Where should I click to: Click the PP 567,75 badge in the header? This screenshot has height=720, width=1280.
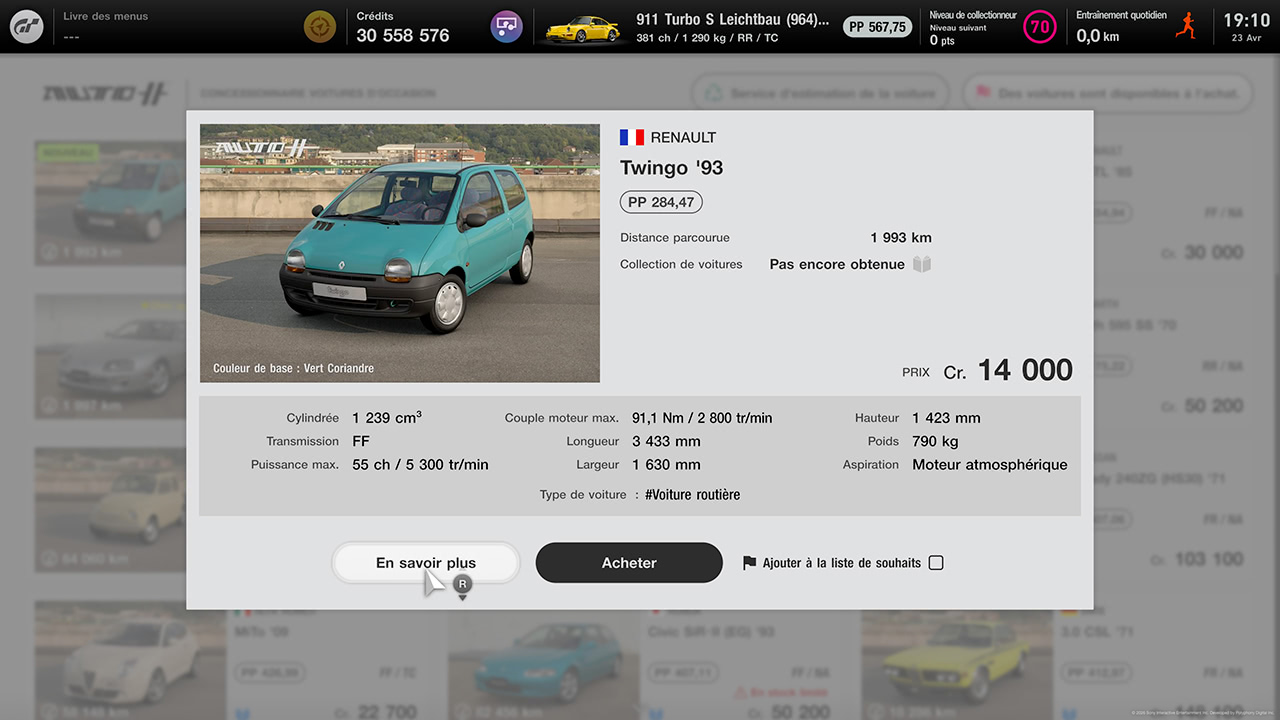[877, 27]
